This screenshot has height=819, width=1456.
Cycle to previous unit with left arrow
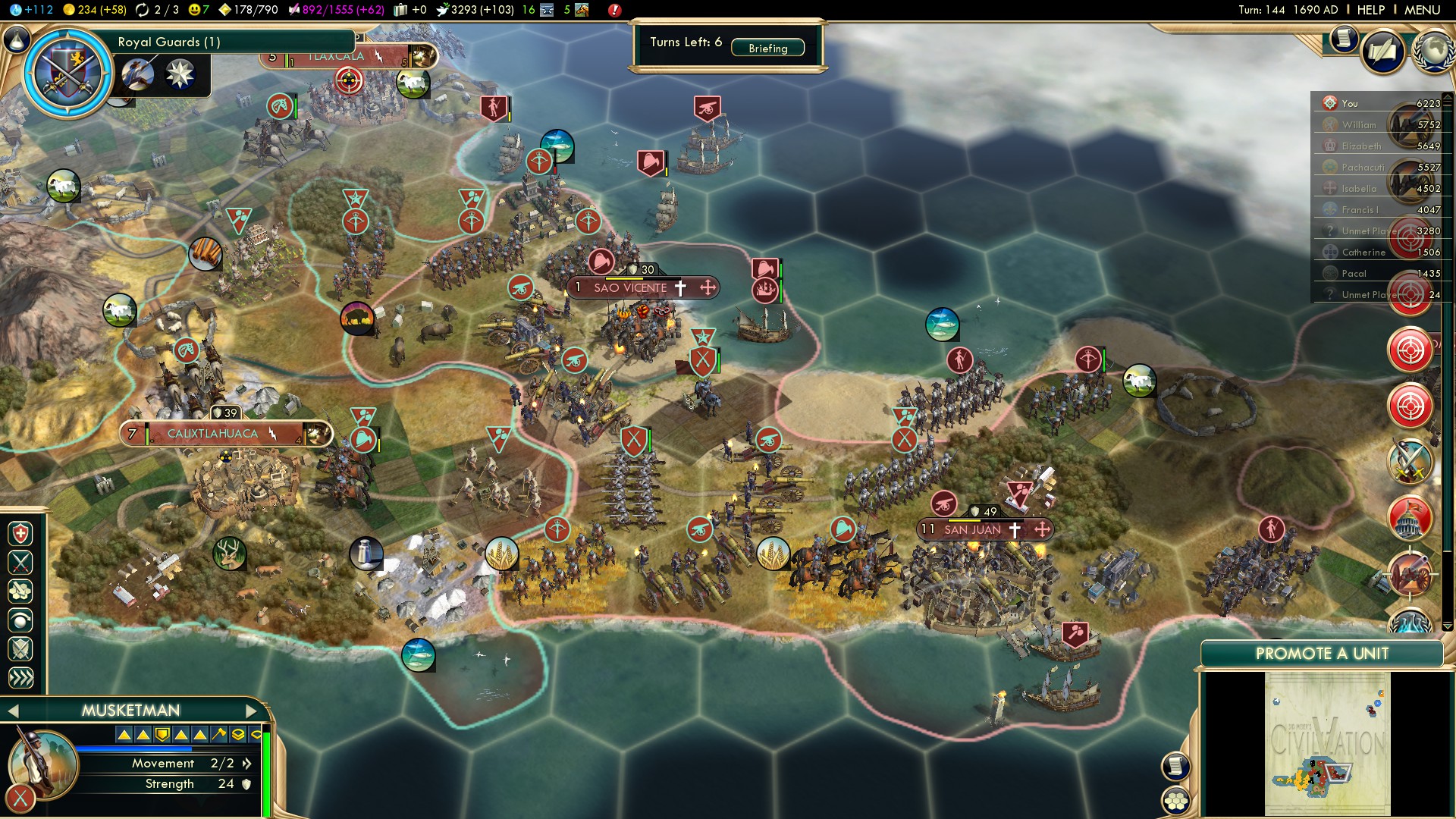pos(12,711)
